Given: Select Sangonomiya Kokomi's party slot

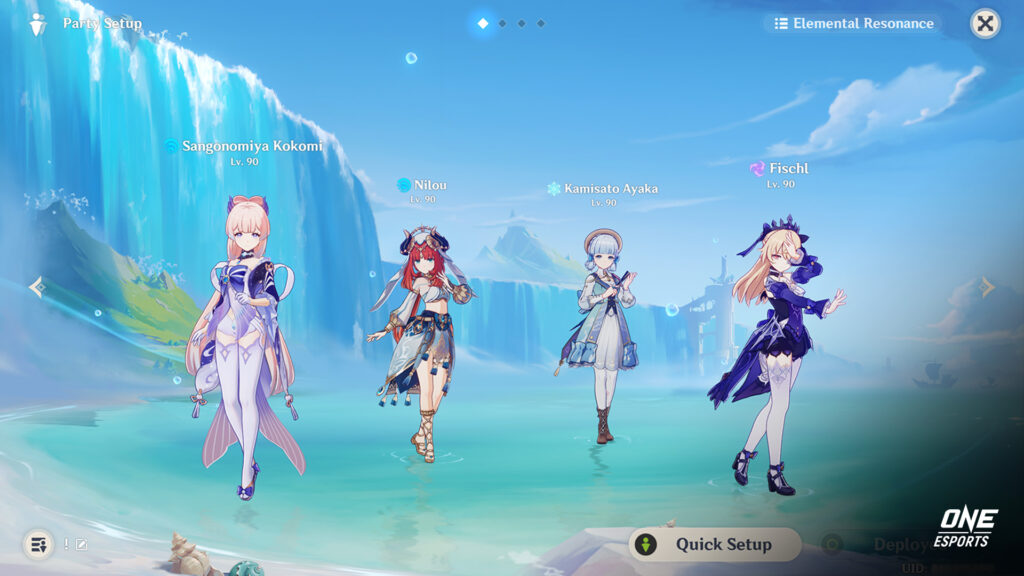Looking at the screenshot, I should (x=243, y=340).
